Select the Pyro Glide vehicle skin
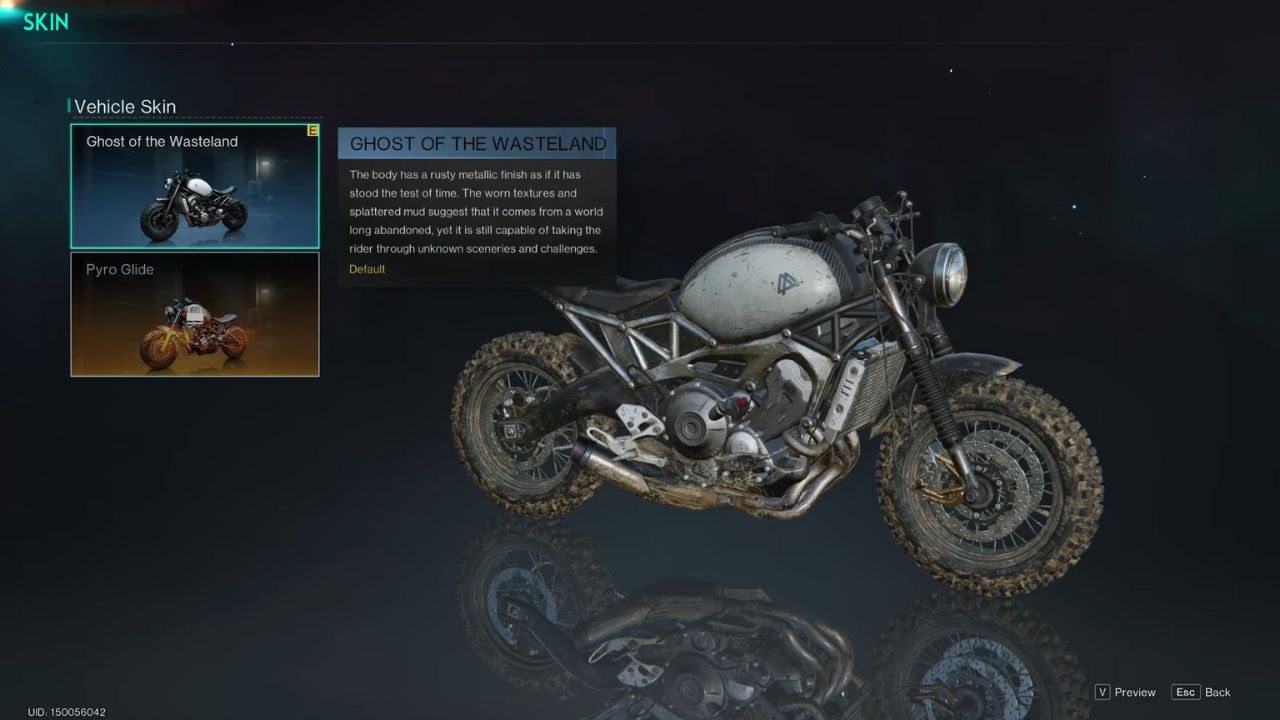Screen dimensions: 1280x720 (194, 314)
